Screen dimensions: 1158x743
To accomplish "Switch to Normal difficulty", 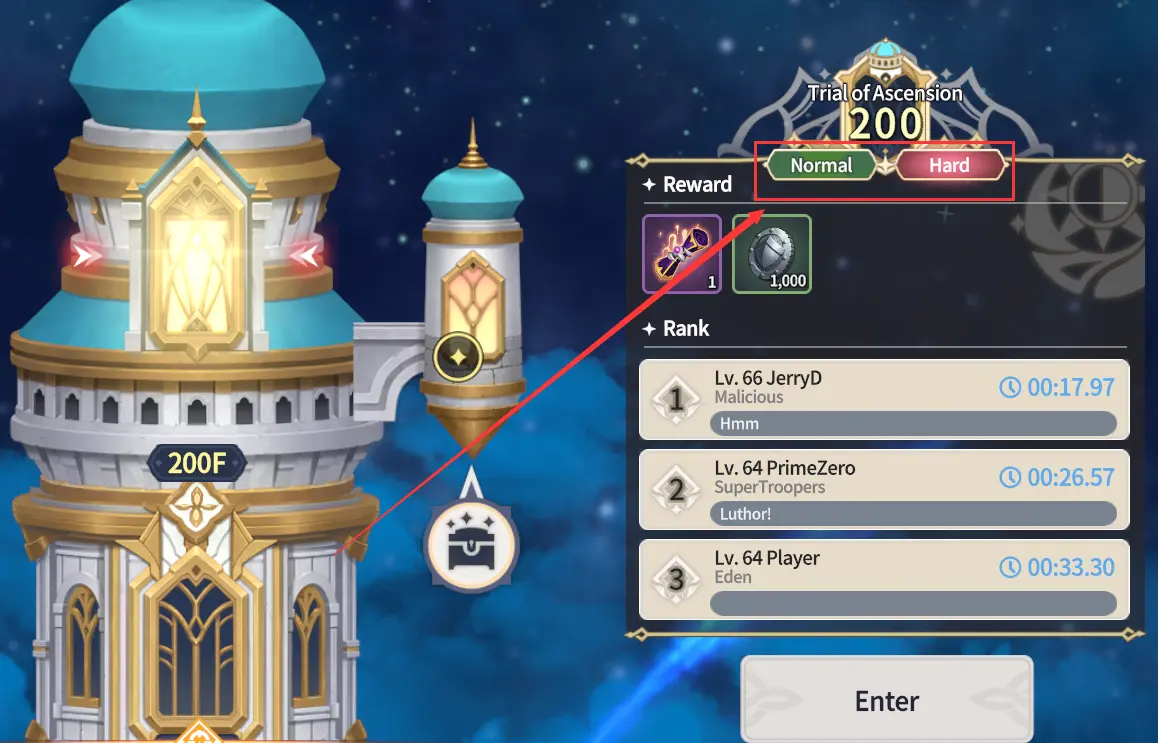I will pos(821,166).
